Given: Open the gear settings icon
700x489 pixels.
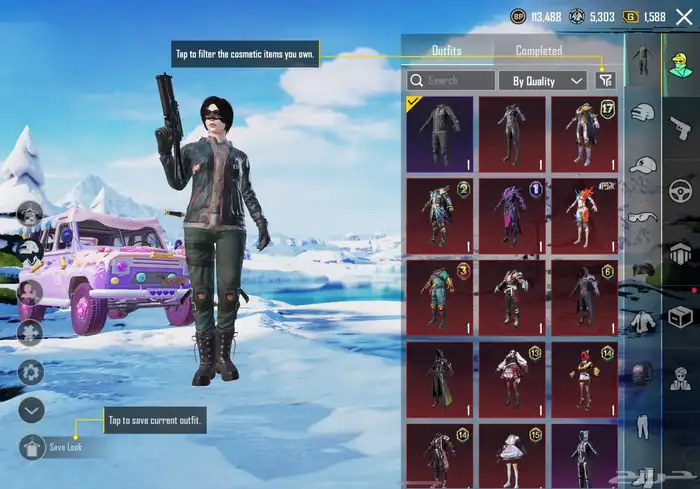Looking at the screenshot, I should coord(31,372).
